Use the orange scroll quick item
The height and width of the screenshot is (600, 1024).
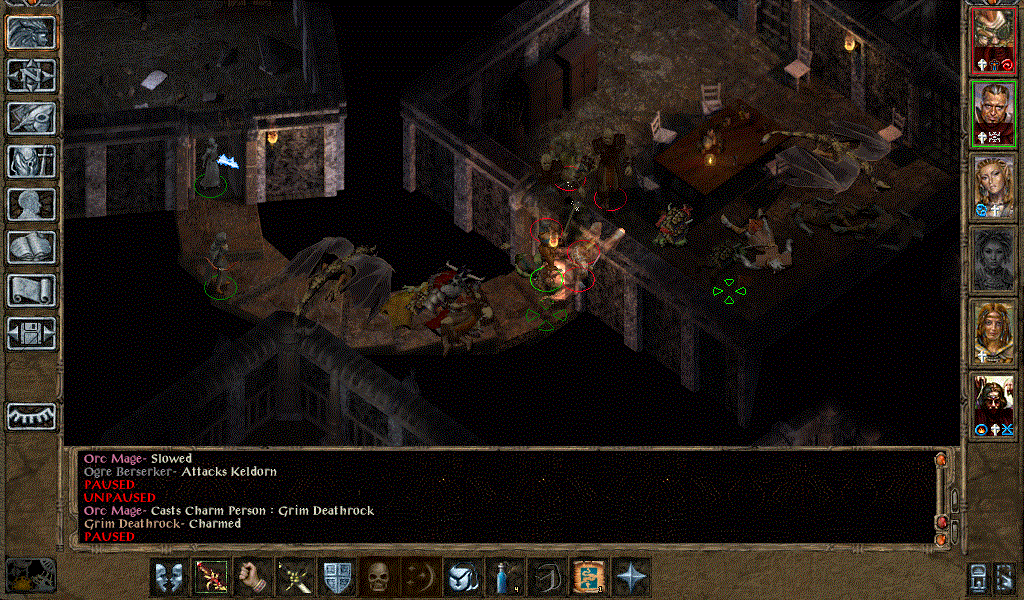[x=589, y=577]
